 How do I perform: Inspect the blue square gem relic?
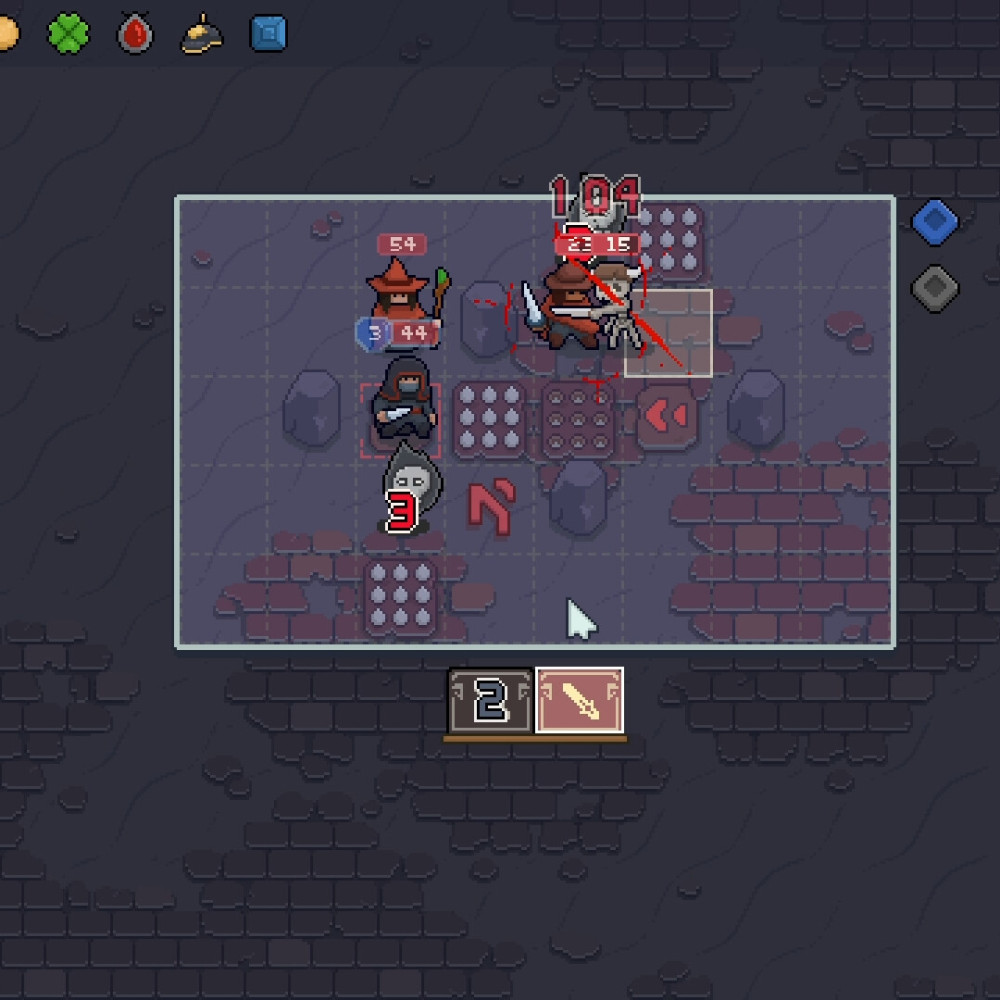point(268,34)
